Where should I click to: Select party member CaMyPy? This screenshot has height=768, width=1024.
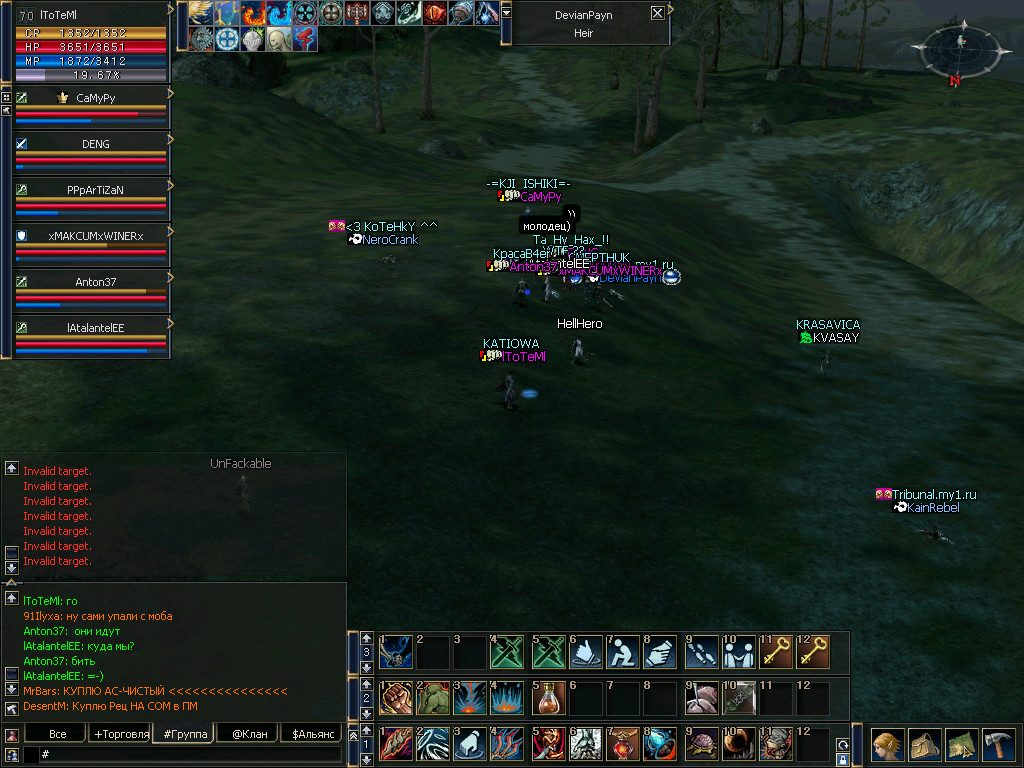tap(95, 98)
